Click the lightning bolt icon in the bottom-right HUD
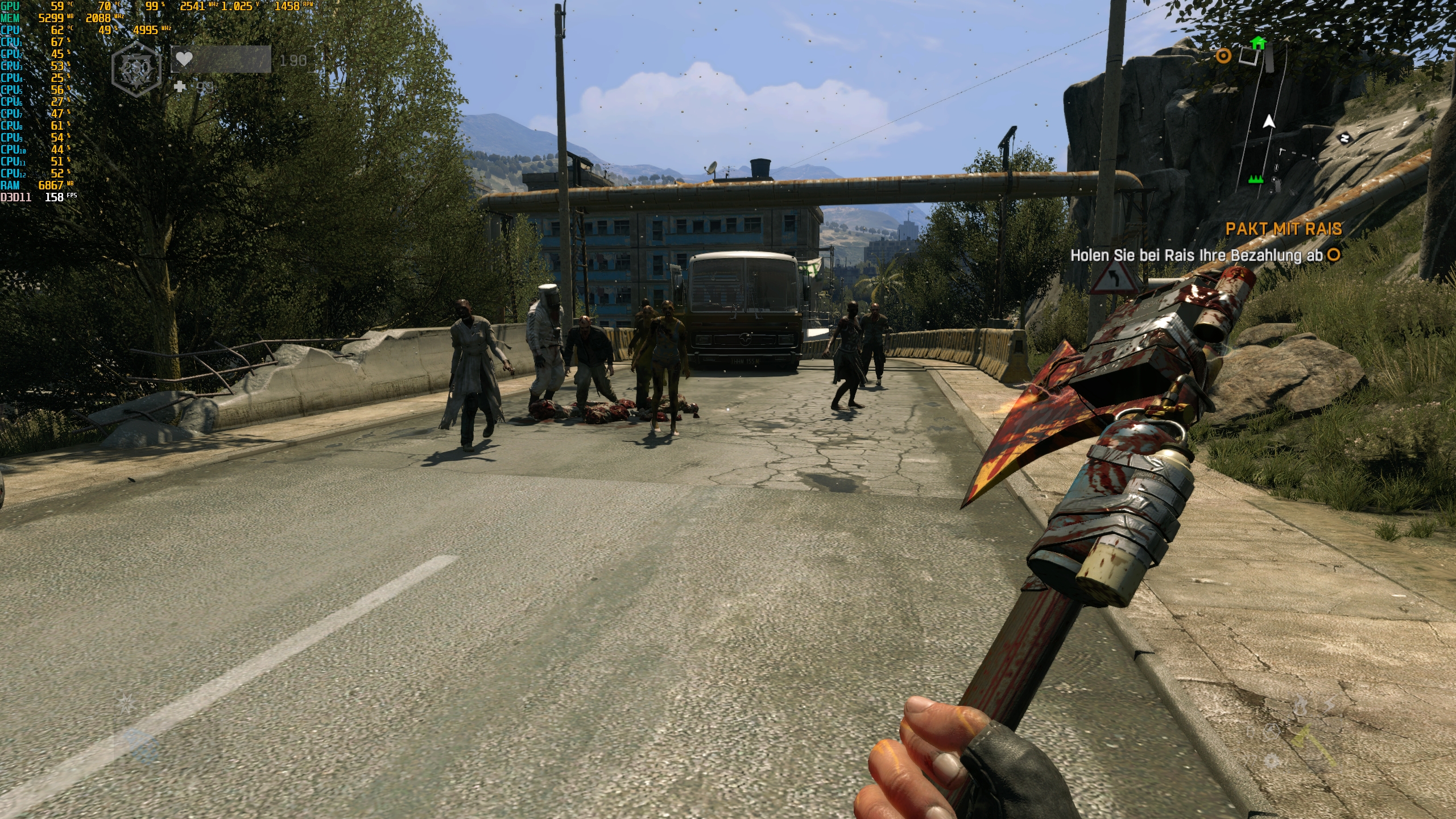The image size is (1456, 819). (x=1329, y=703)
